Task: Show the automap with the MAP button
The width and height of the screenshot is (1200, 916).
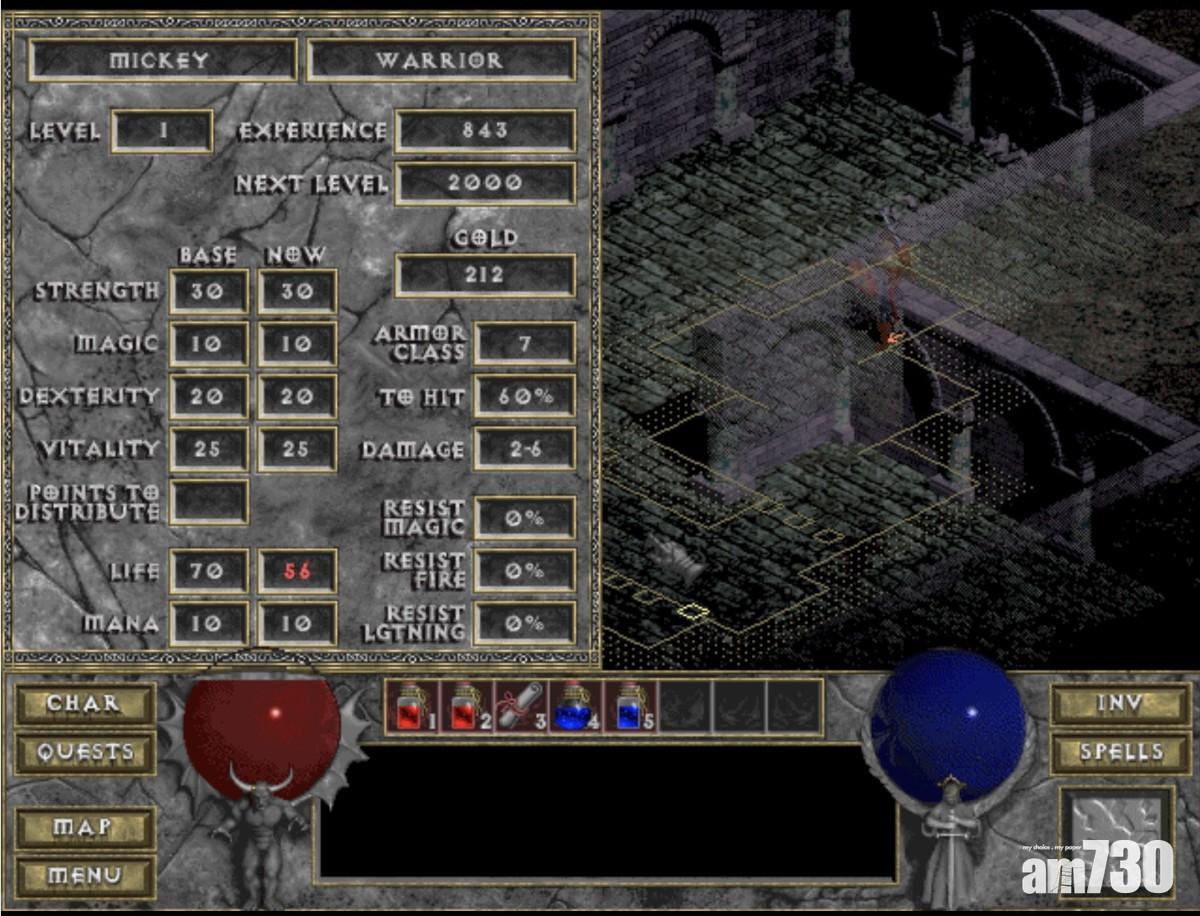Action: pos(85,828)
